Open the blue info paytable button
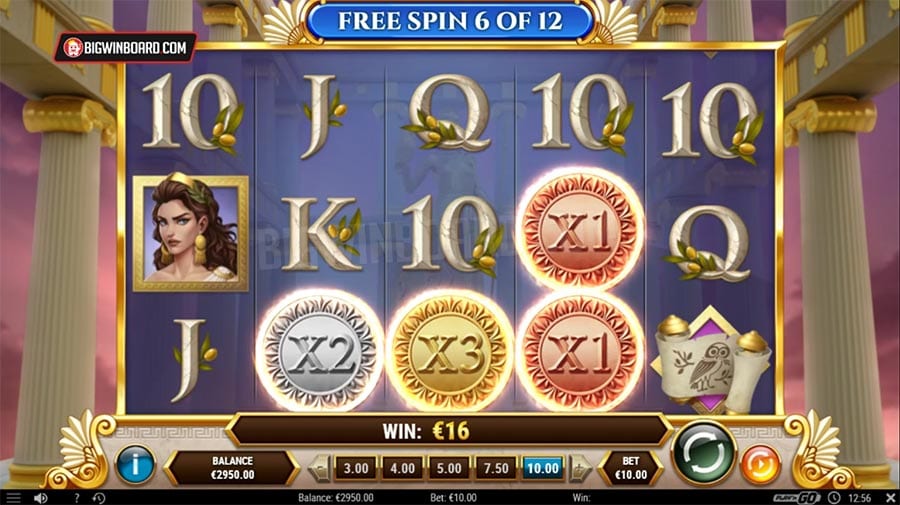 (135, 465)
